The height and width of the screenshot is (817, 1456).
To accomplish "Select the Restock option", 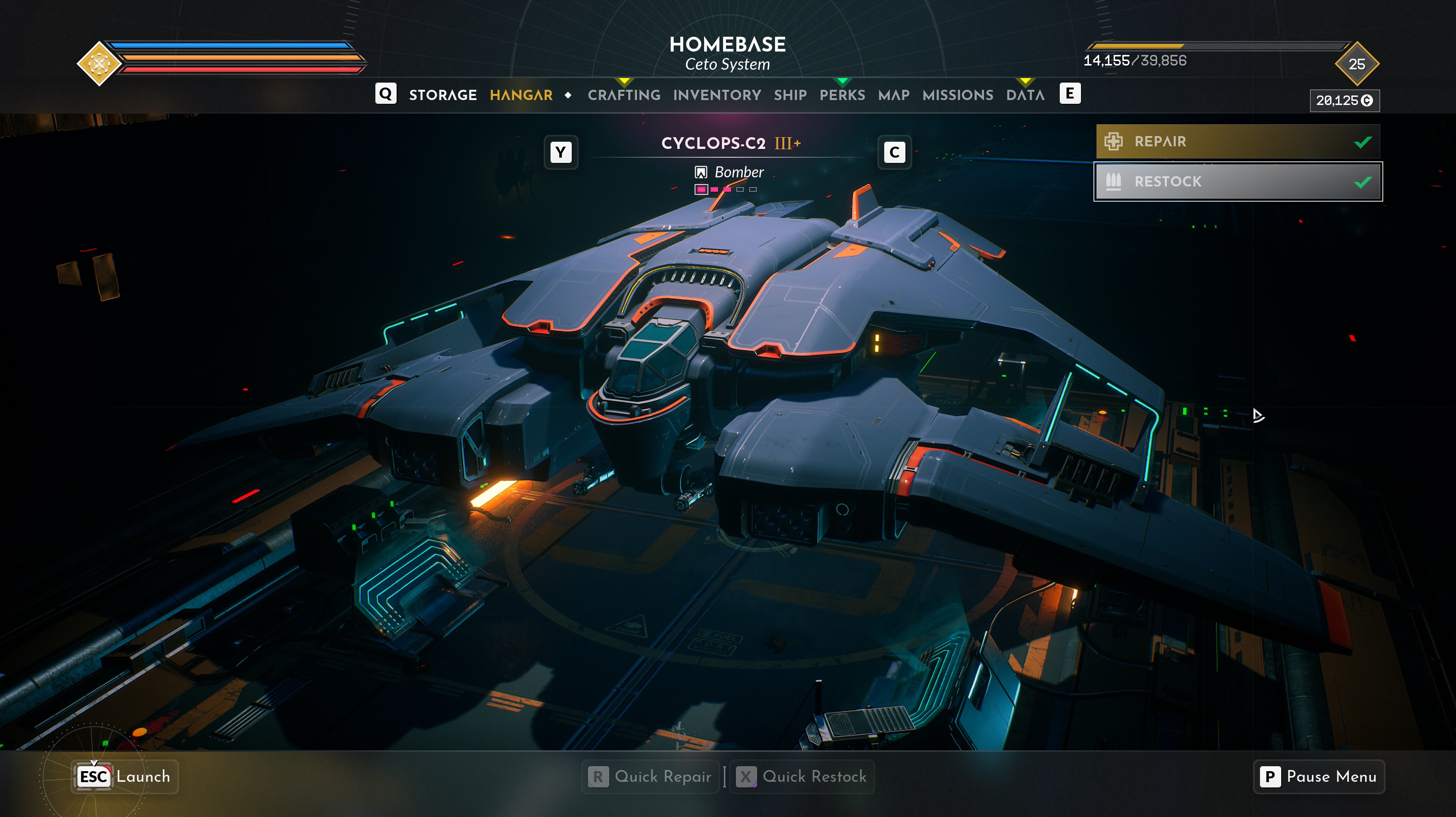I will (1237, 182).
